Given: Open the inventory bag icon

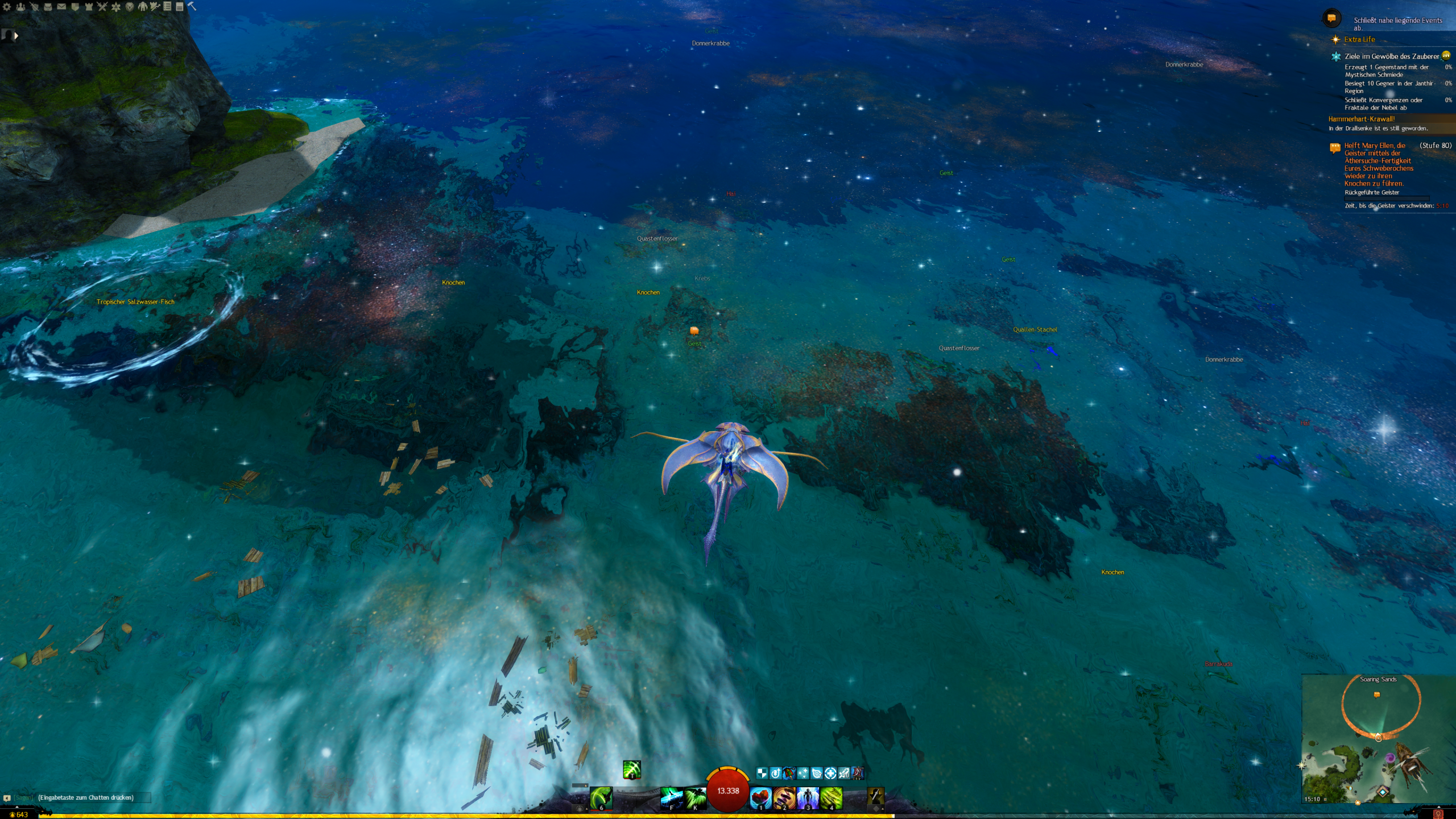Looking at the screenshot, I should pos(48,7).
